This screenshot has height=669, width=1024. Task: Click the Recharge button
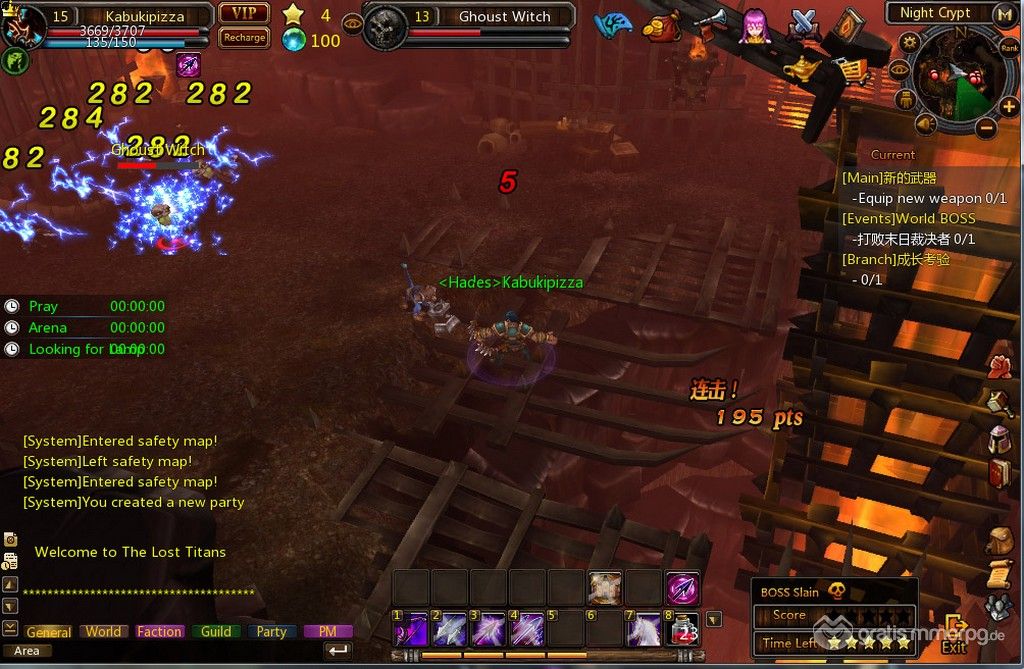coord(244,38)
